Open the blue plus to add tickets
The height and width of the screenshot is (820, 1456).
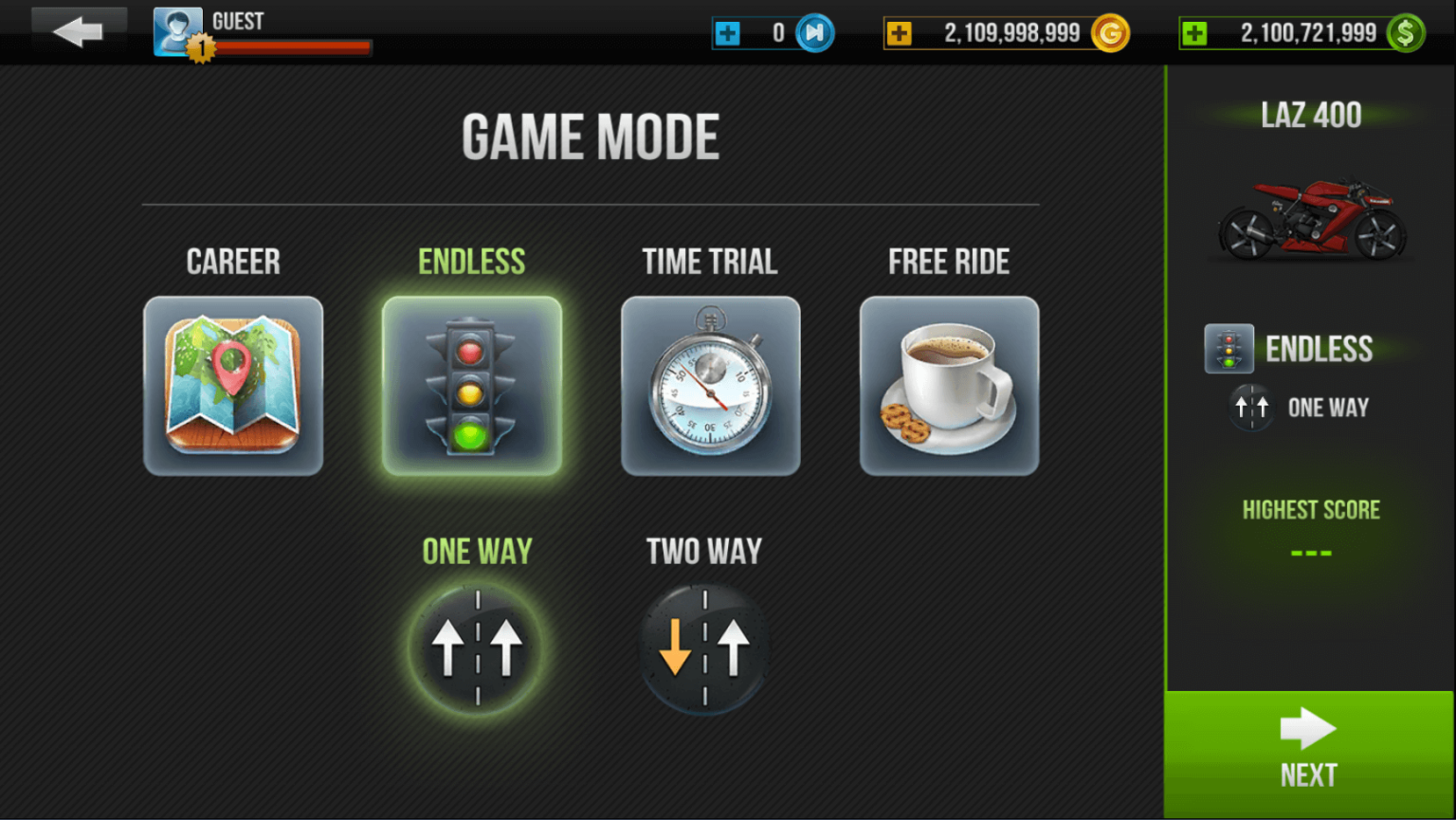[x=730, y=31]
